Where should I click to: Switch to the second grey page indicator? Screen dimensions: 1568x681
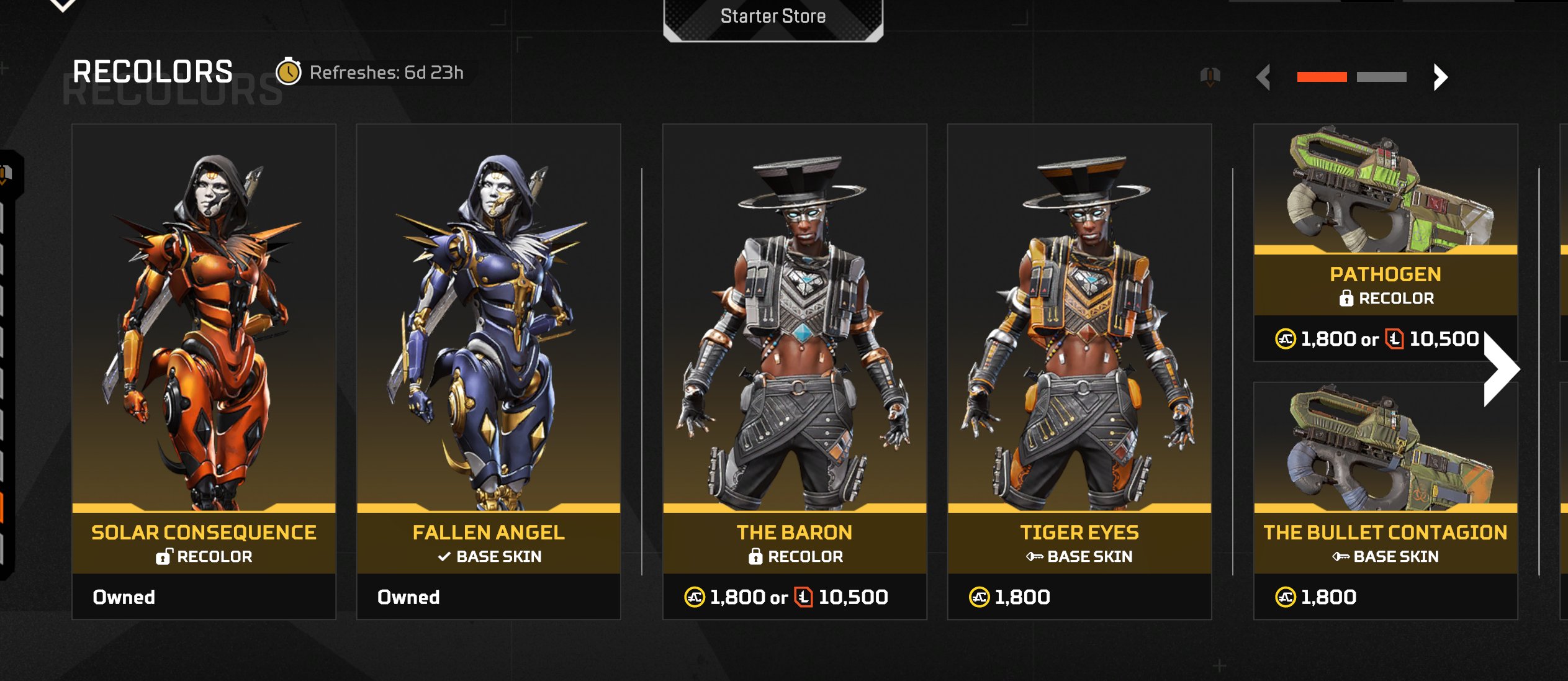(1381, 77)
